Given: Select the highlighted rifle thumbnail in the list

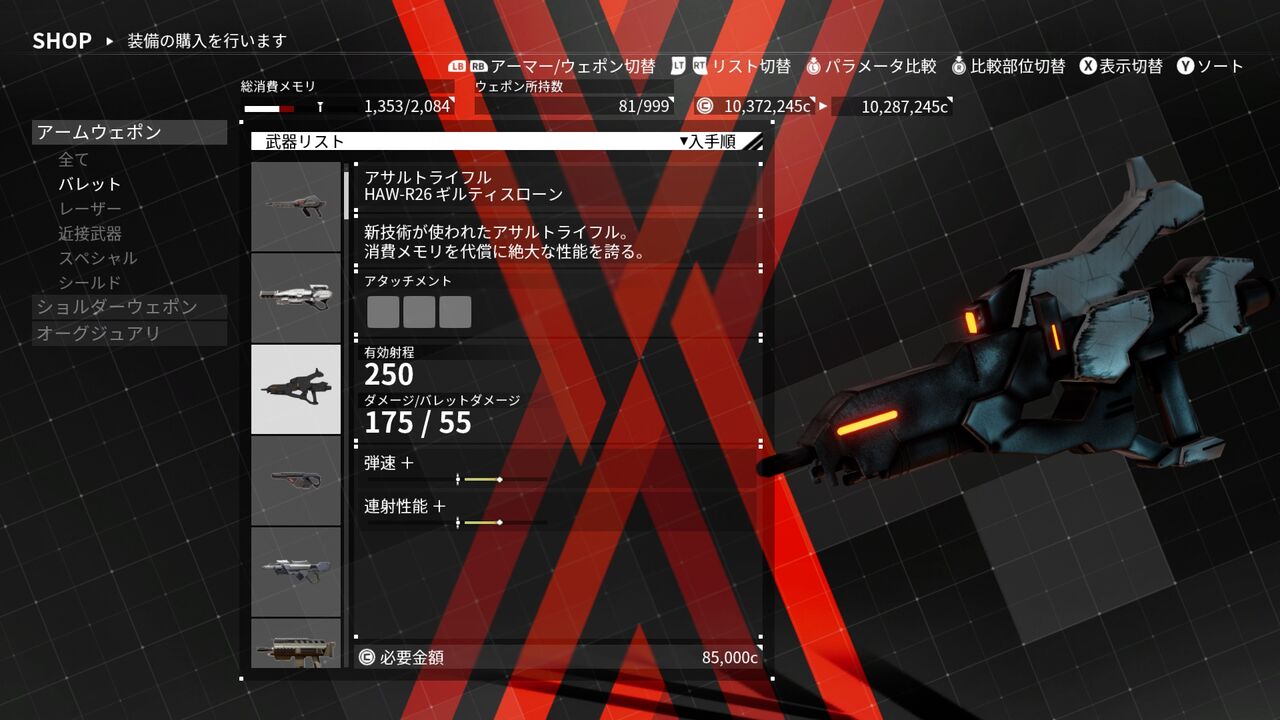Looking at the screenshot, I should 296,389.
